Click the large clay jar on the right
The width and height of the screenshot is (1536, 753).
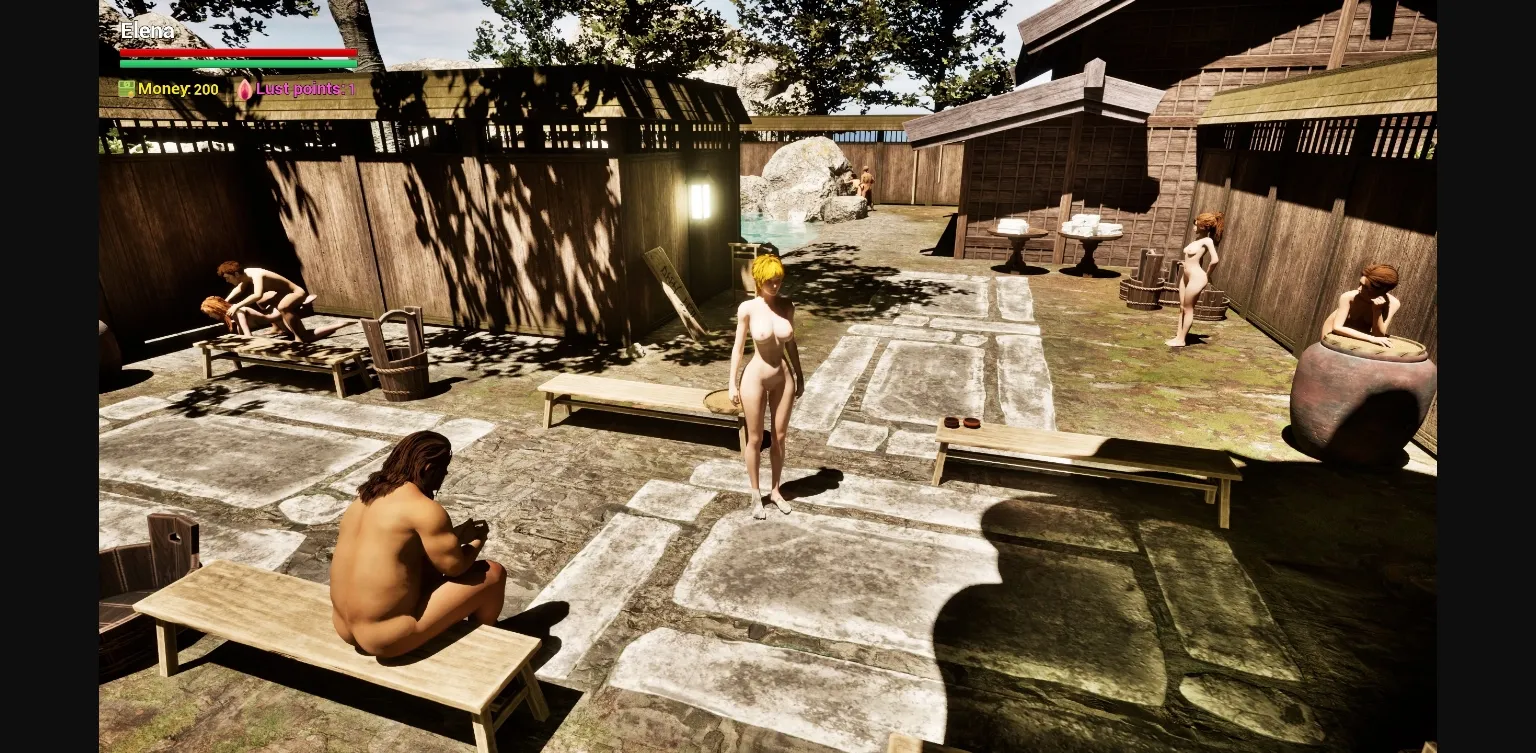pyautogui.click(x=1360, y=400)
